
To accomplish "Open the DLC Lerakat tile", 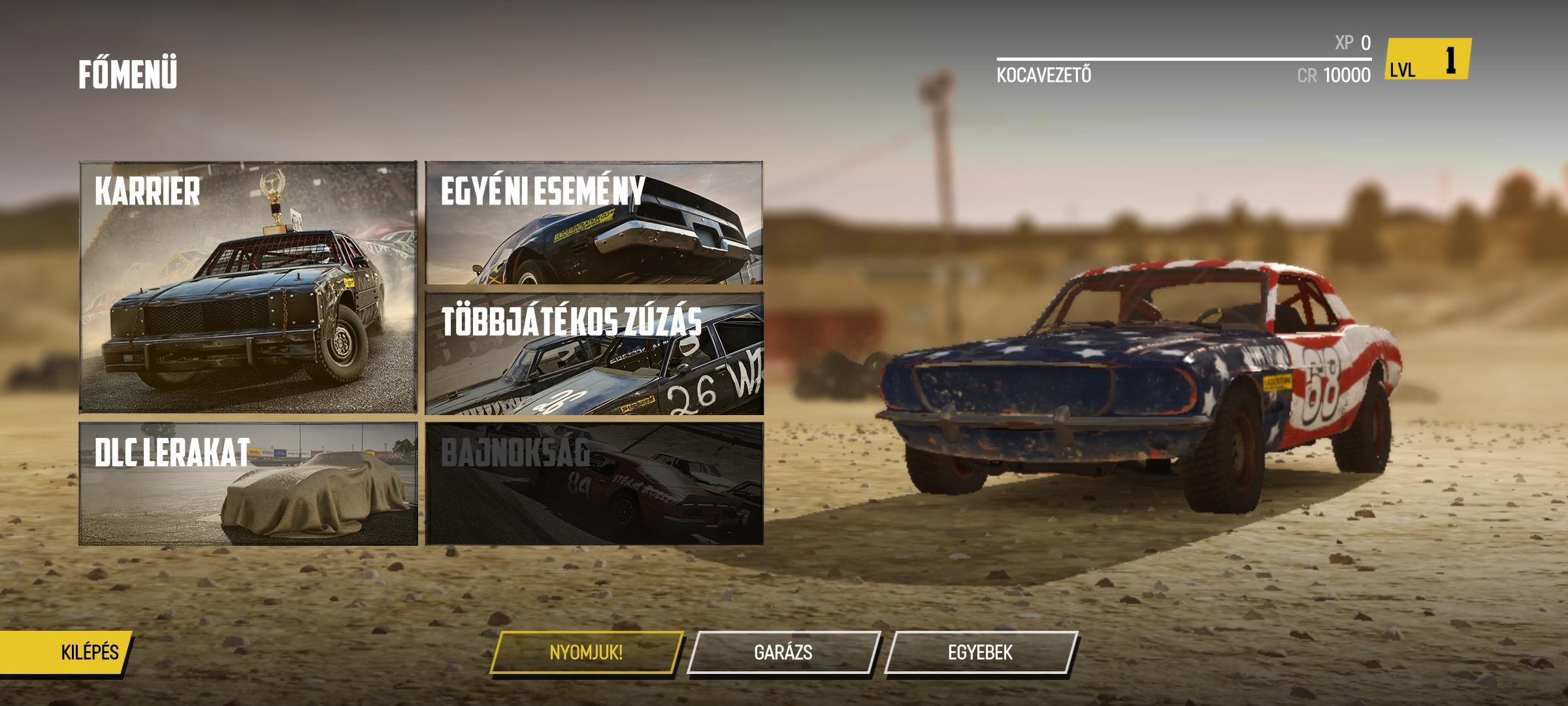I will coord(248,484).
